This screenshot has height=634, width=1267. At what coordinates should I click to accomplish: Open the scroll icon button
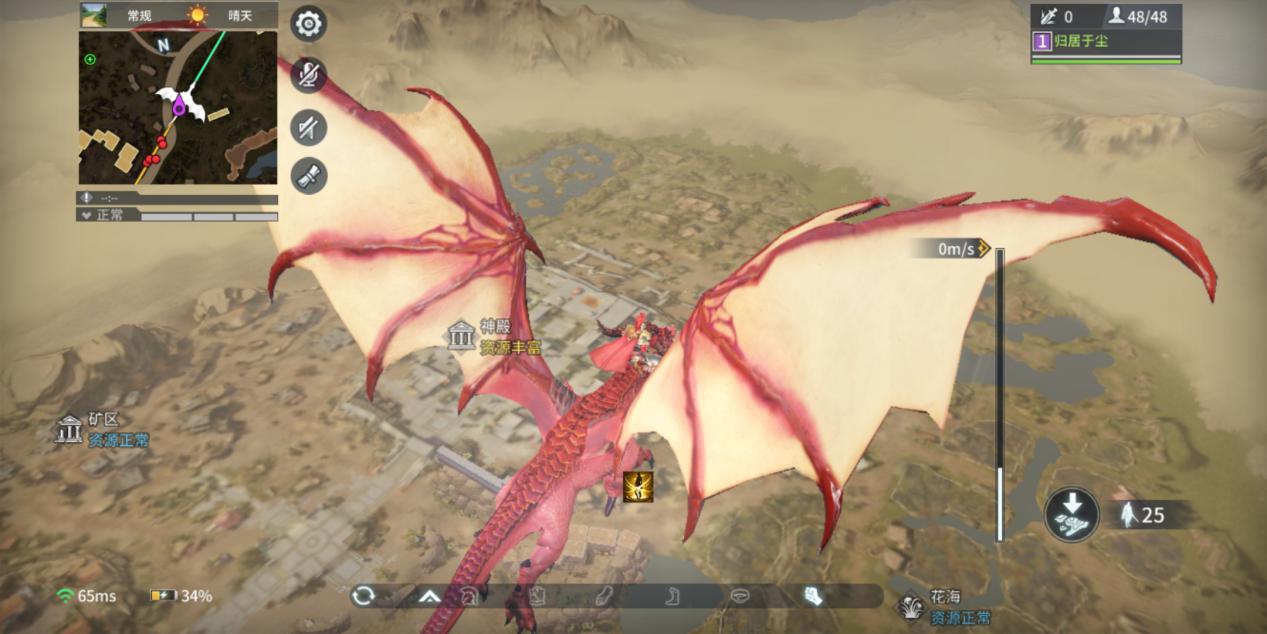(x=309, y=177)
